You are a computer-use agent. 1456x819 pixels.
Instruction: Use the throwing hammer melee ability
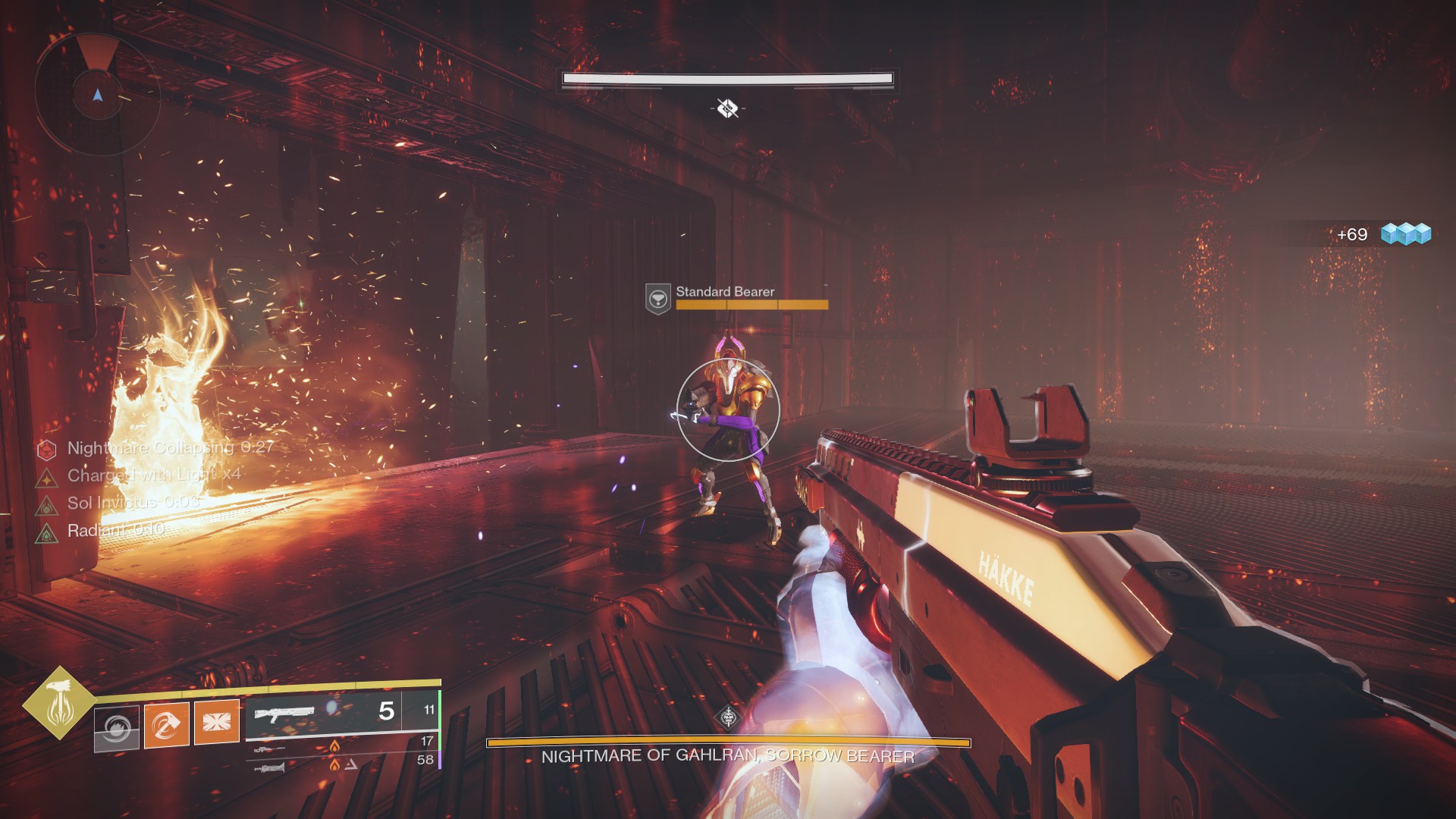[x=166, y=725]
